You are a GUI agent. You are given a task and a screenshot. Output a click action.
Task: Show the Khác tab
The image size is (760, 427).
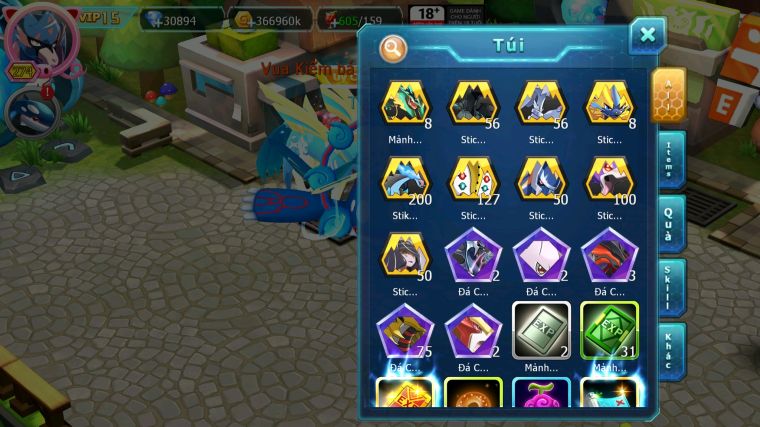point(670,350)
